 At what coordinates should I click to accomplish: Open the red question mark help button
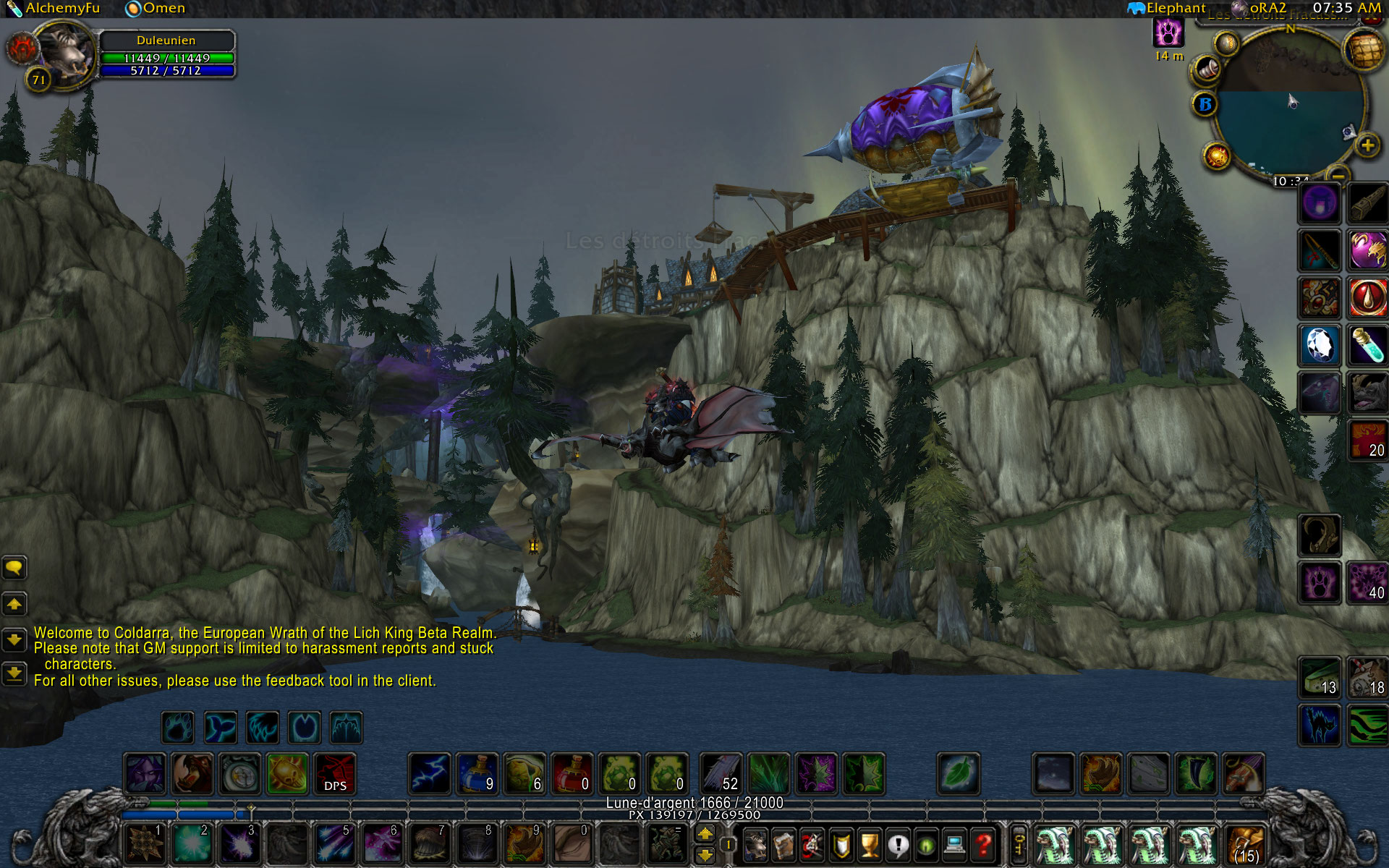click(x=982, y=844)
